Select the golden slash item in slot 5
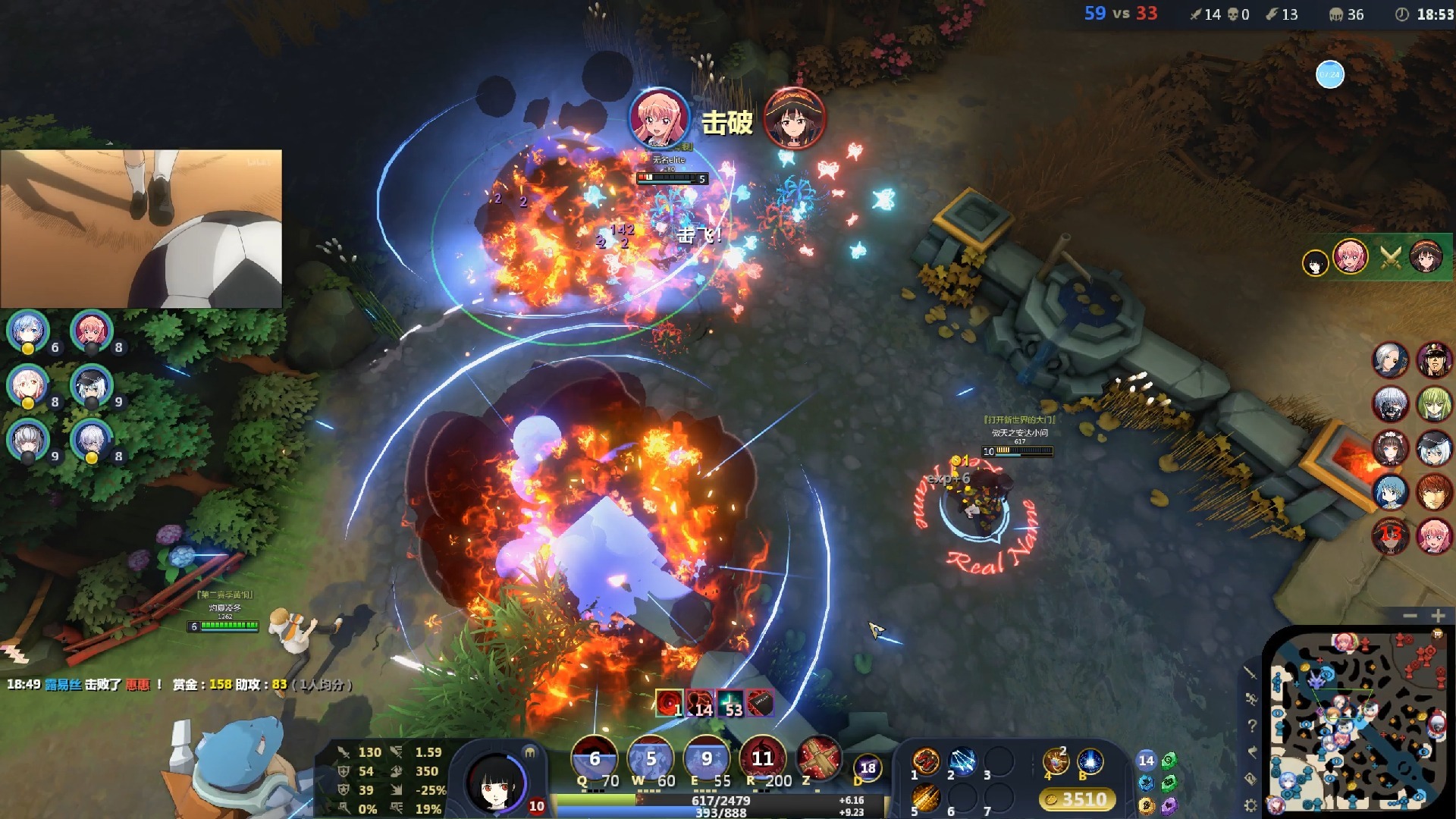This screenshot has height=819, width=1456. 926,798
